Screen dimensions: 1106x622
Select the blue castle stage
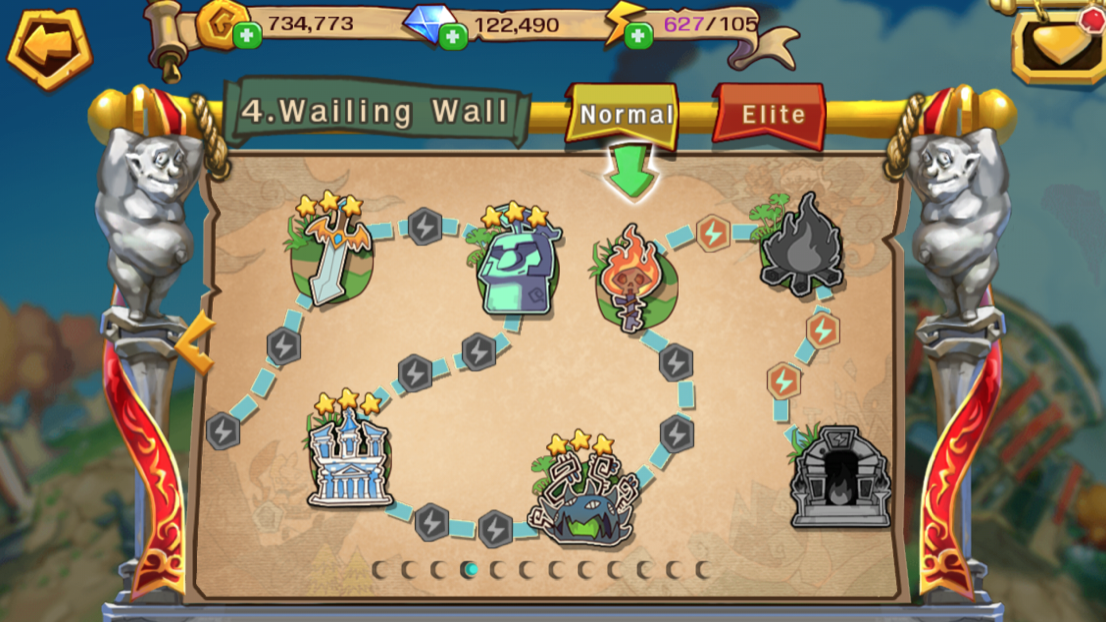click(x=348, y=455)
